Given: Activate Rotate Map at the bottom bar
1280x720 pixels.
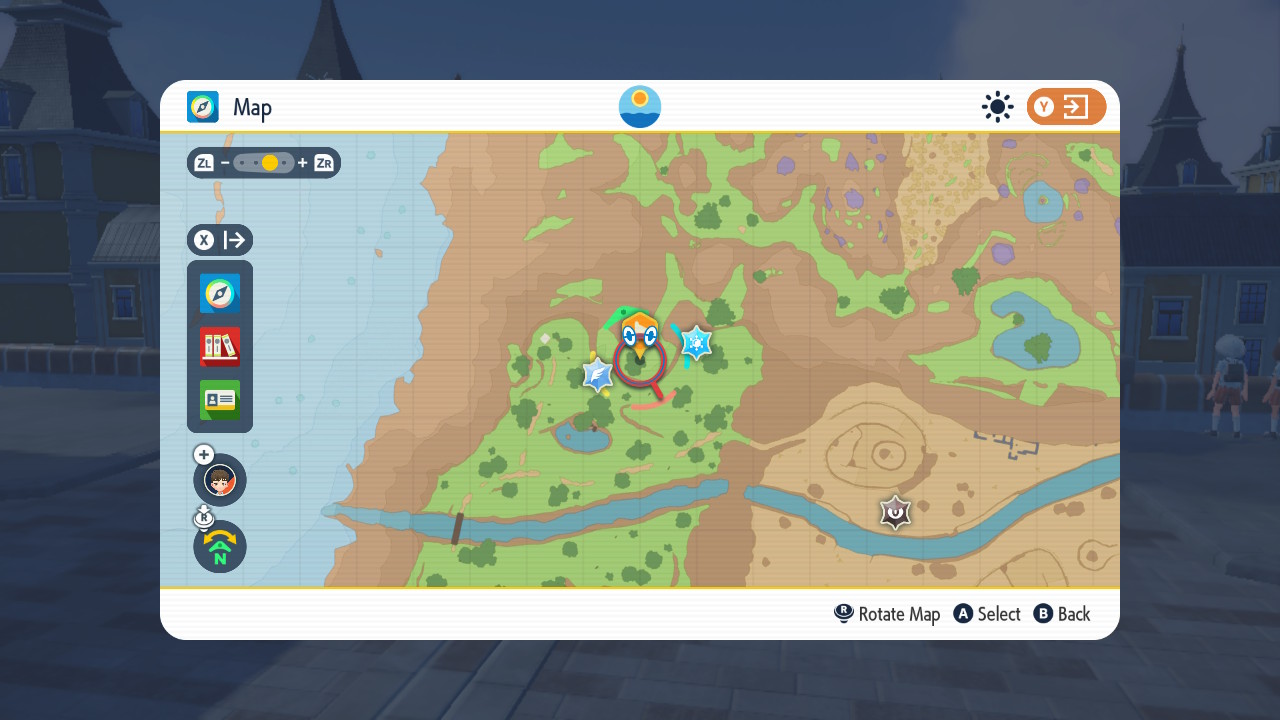Looking at the screenshot, I should (887, 613).
